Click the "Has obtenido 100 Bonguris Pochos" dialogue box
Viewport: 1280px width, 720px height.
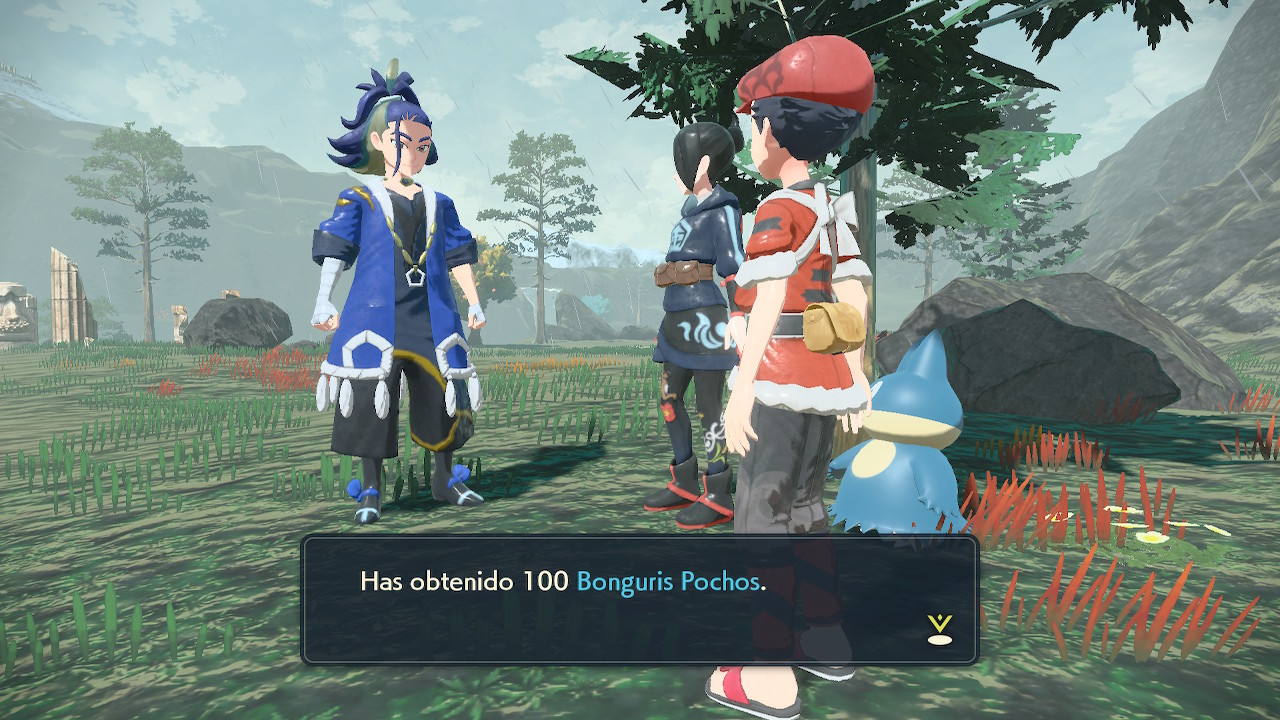pyautogui.click(x=640, y=600)
